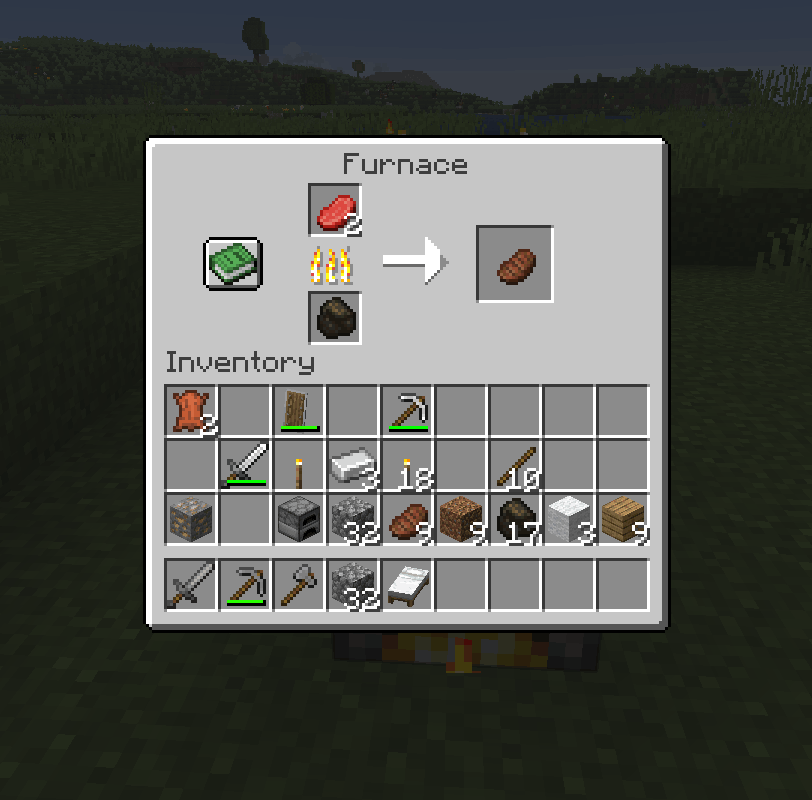The image size is (812, 800).
Task: Collect cooked steak from the furnace output slot
Action: (515, 264)
